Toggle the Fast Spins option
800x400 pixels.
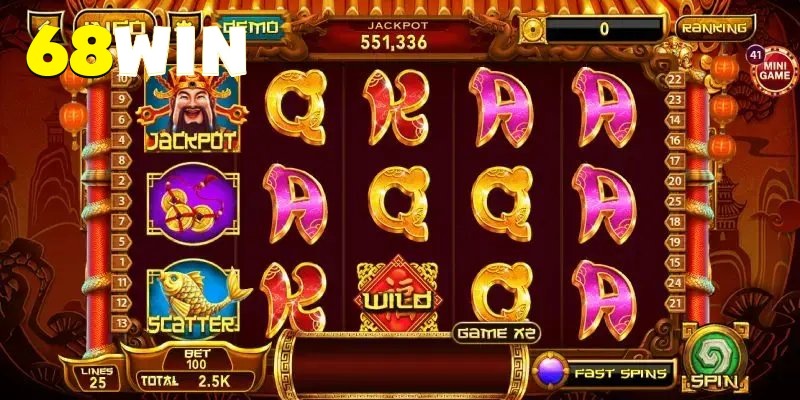coord(605,372)
